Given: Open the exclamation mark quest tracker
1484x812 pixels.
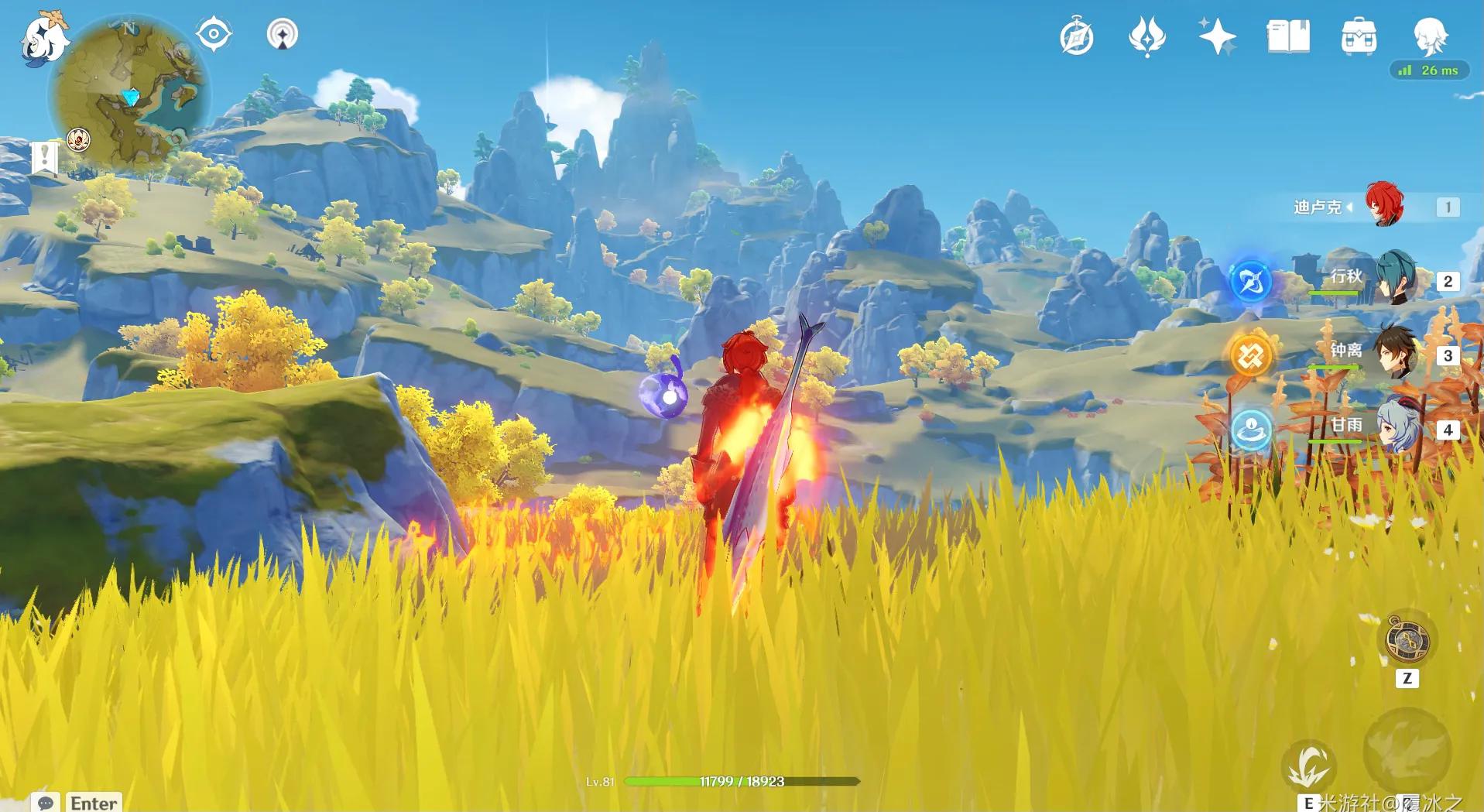Looking at the screenshot, I should 44,158.
